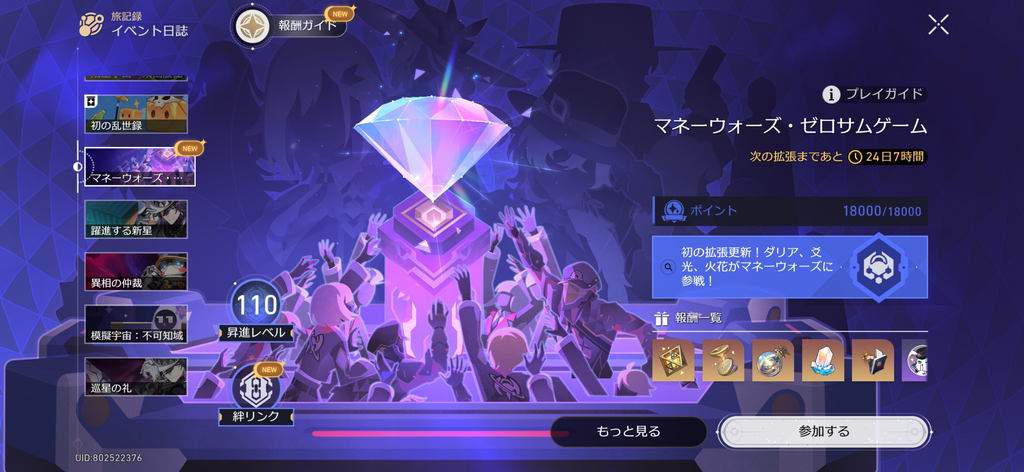Inspect the dark book reward item

pos(873,360)
